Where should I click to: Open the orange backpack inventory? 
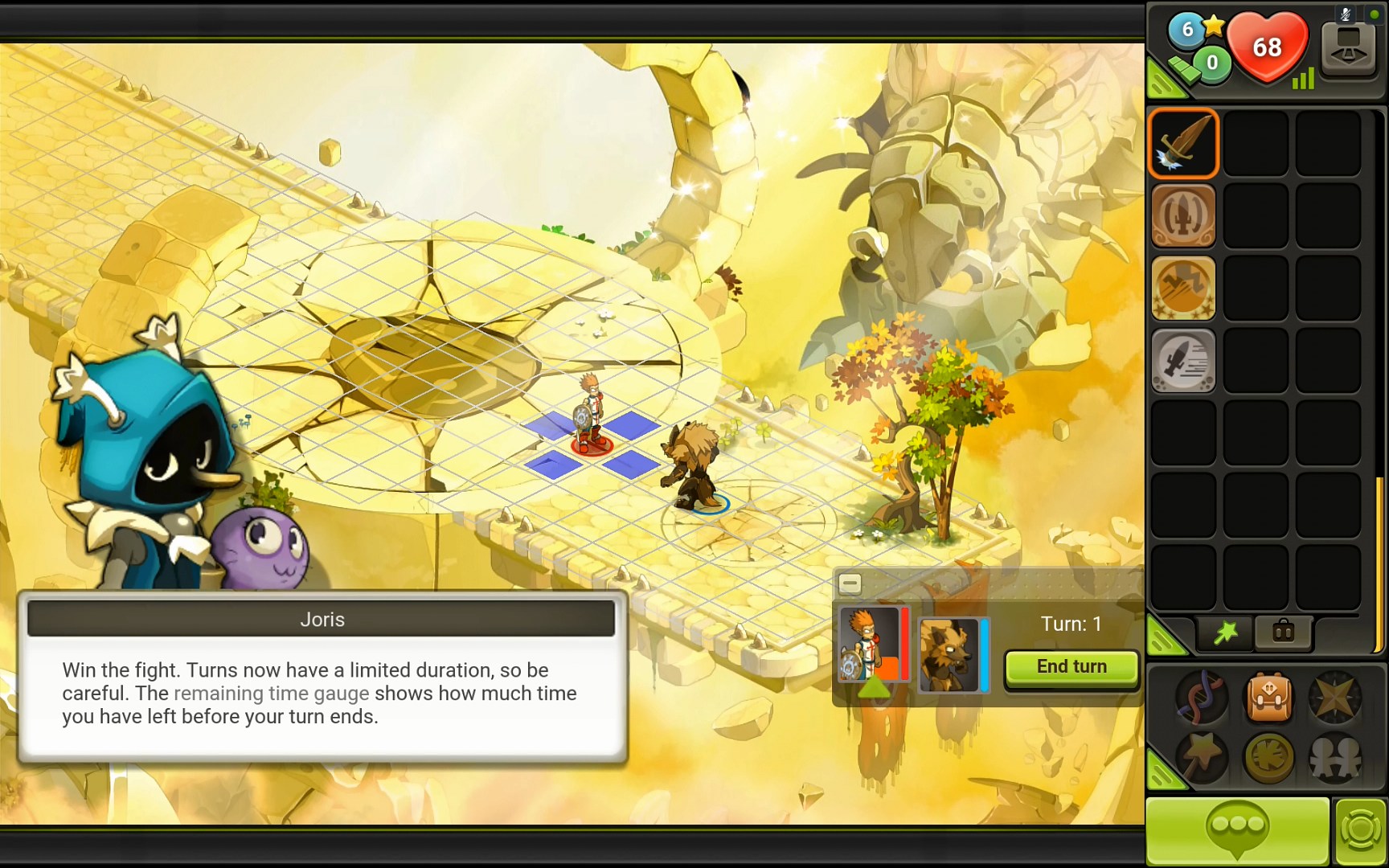click(1269, 697)
